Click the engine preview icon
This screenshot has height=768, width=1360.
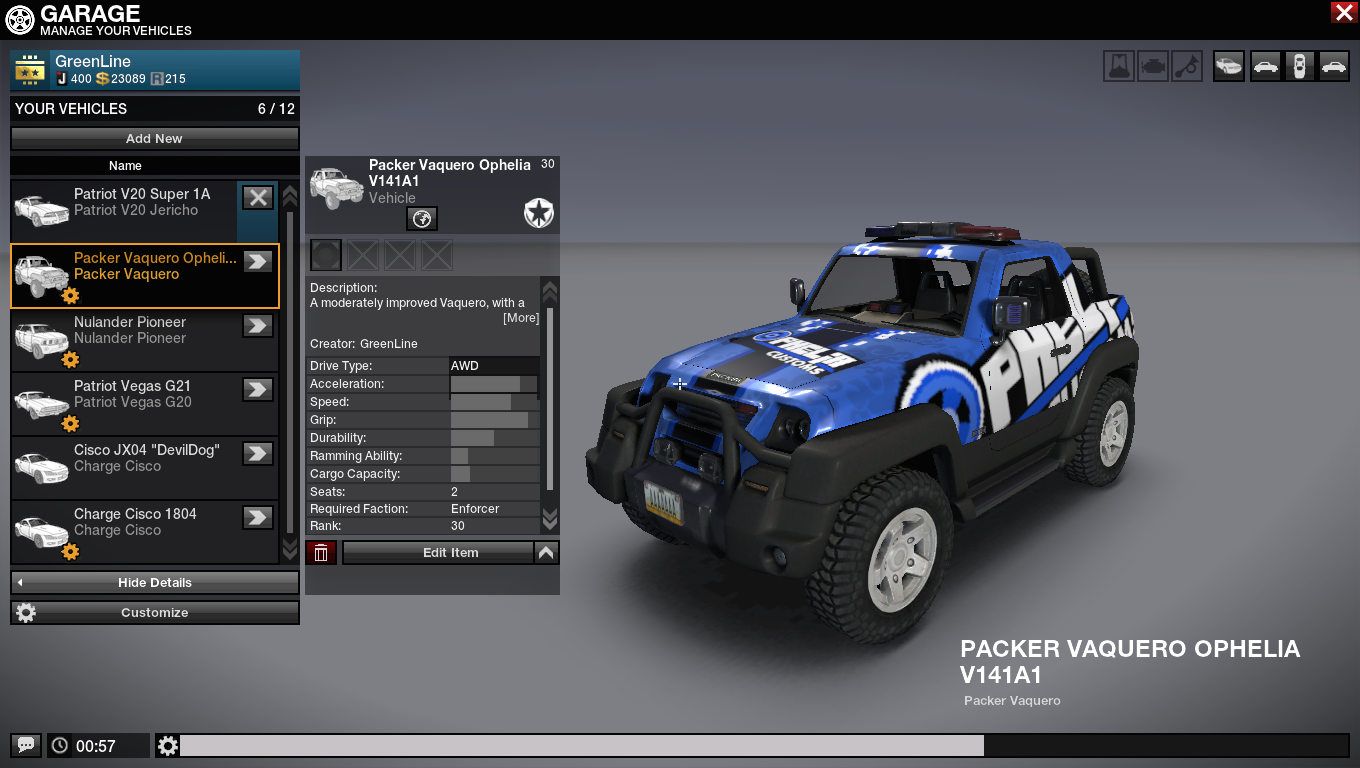[x=1153, y=66]
